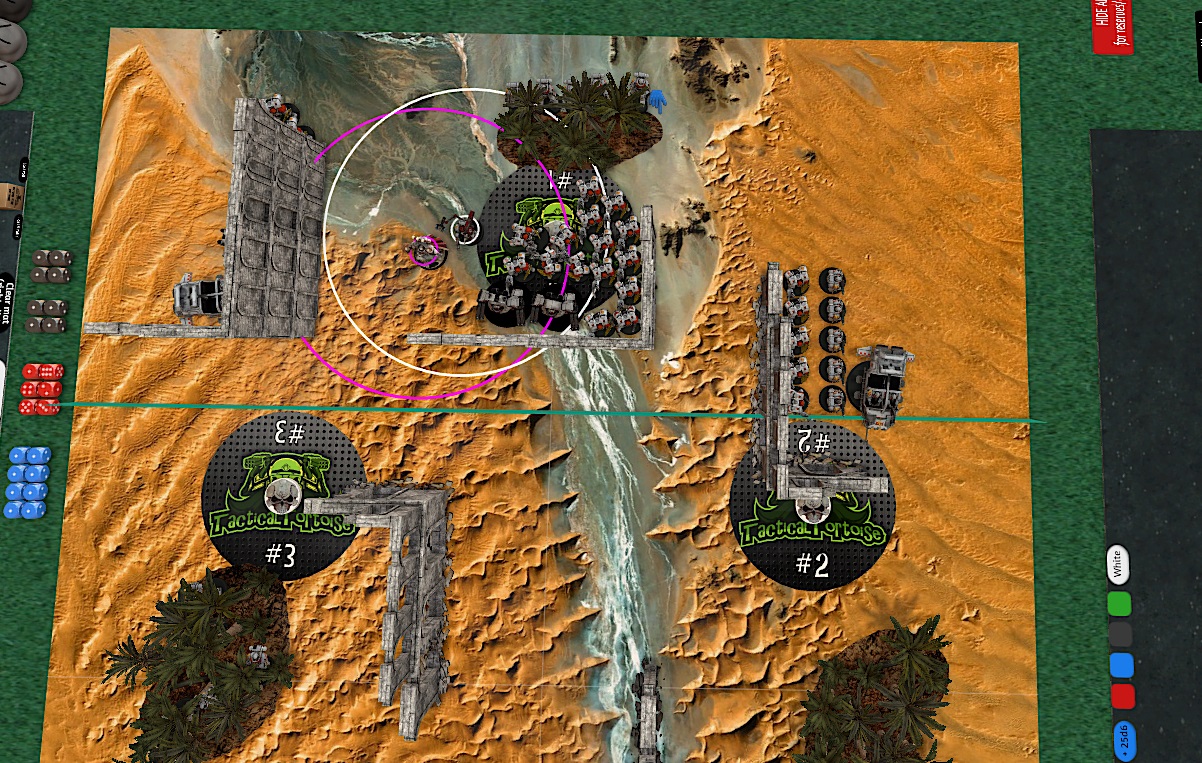Add dice with the blue 25d6 button

click(1122, 739)
